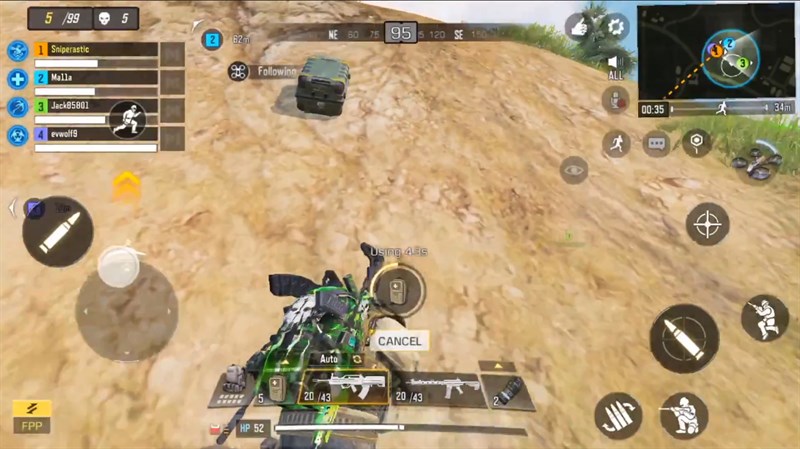This screenshot has height=449, width=800.
Task: Toggle the microphone button
Action: point(615,100)
